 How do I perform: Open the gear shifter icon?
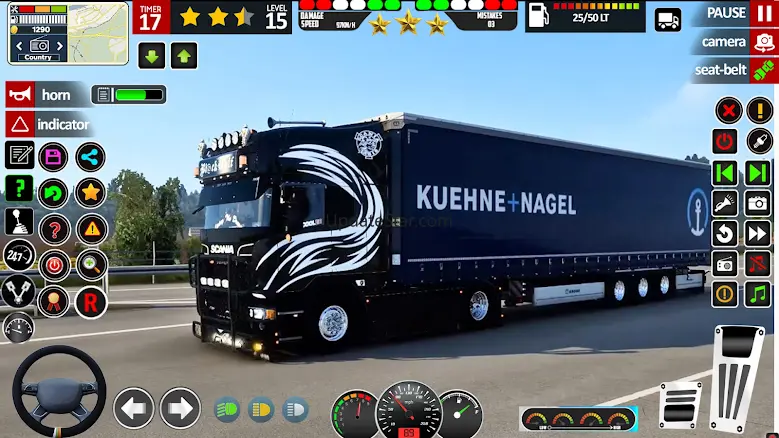pyautogui.click(x=19, y=222)
